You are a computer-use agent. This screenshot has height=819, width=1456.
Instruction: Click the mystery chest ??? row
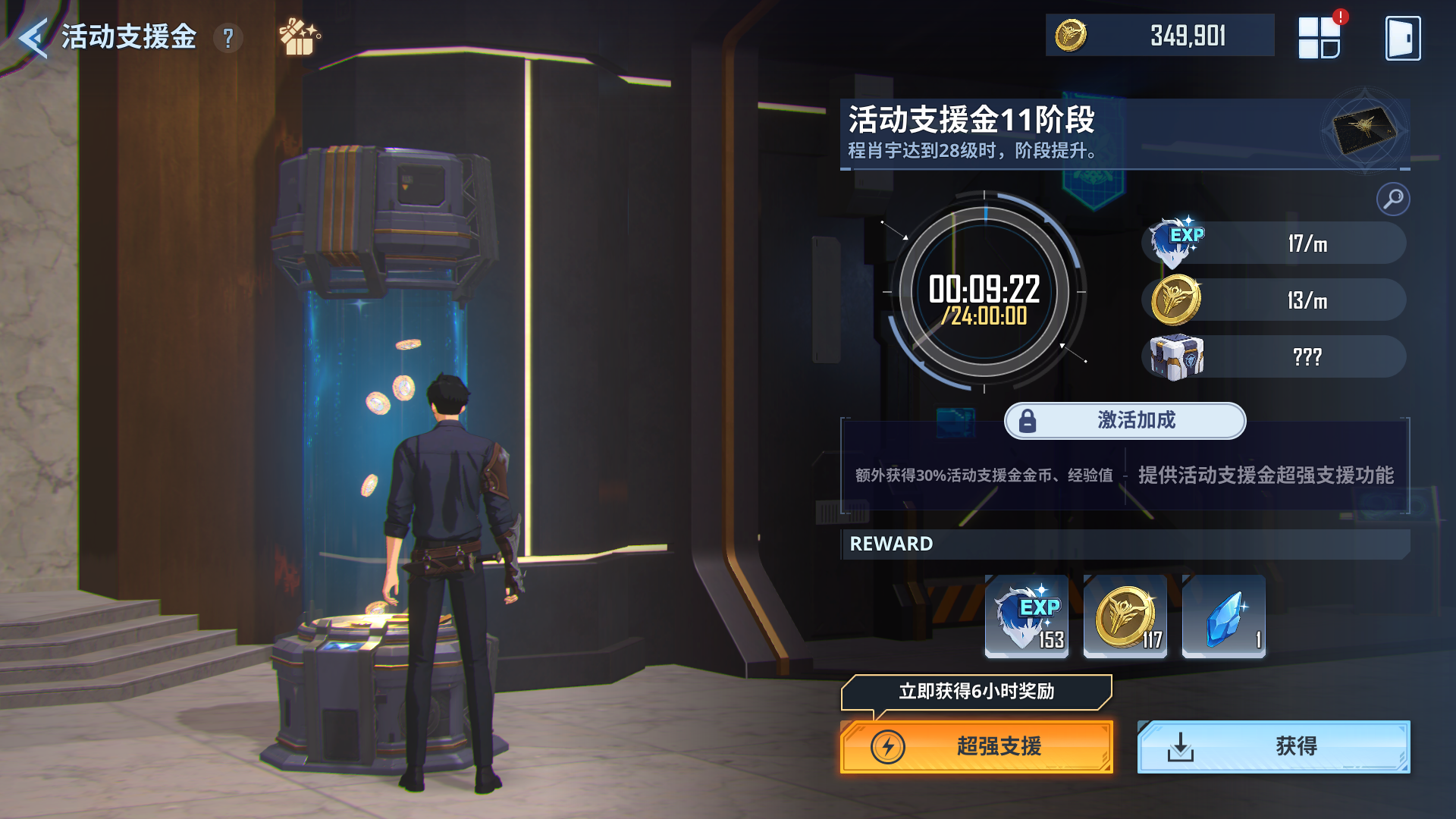click(x=1274, y=357)
